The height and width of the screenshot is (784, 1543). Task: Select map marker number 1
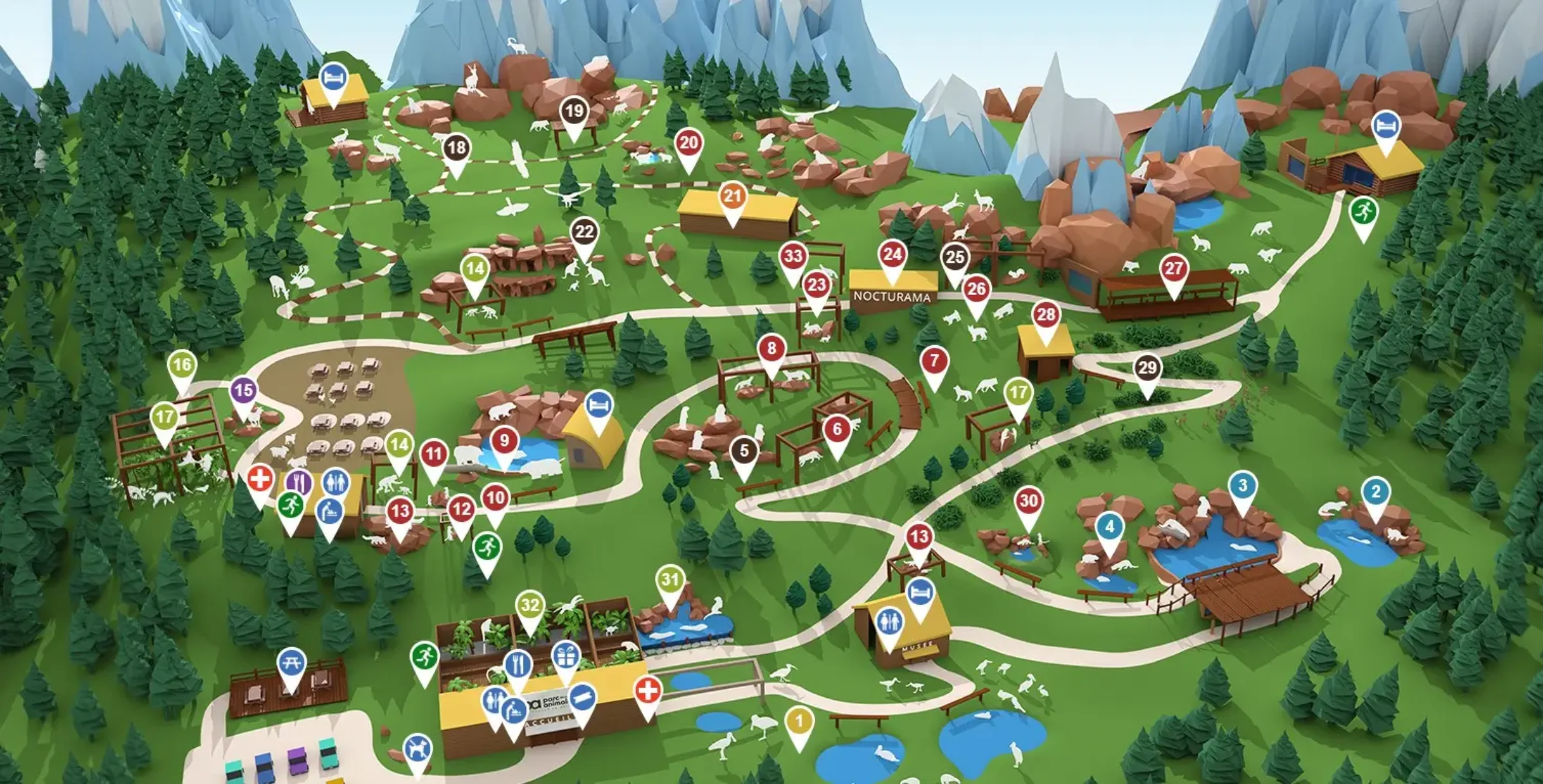[799, 722]
